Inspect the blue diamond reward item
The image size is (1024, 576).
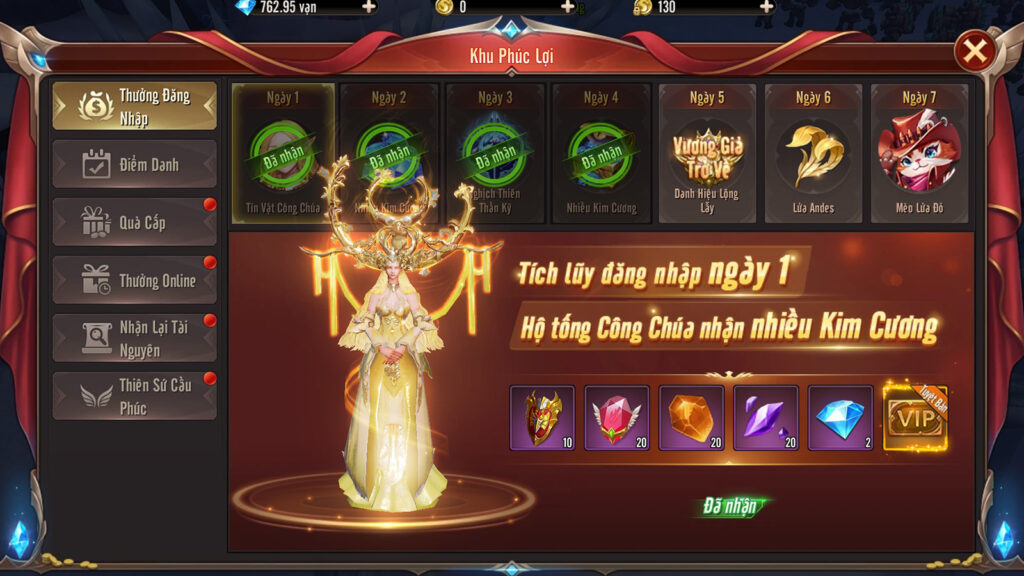click(x=840, y=418)
